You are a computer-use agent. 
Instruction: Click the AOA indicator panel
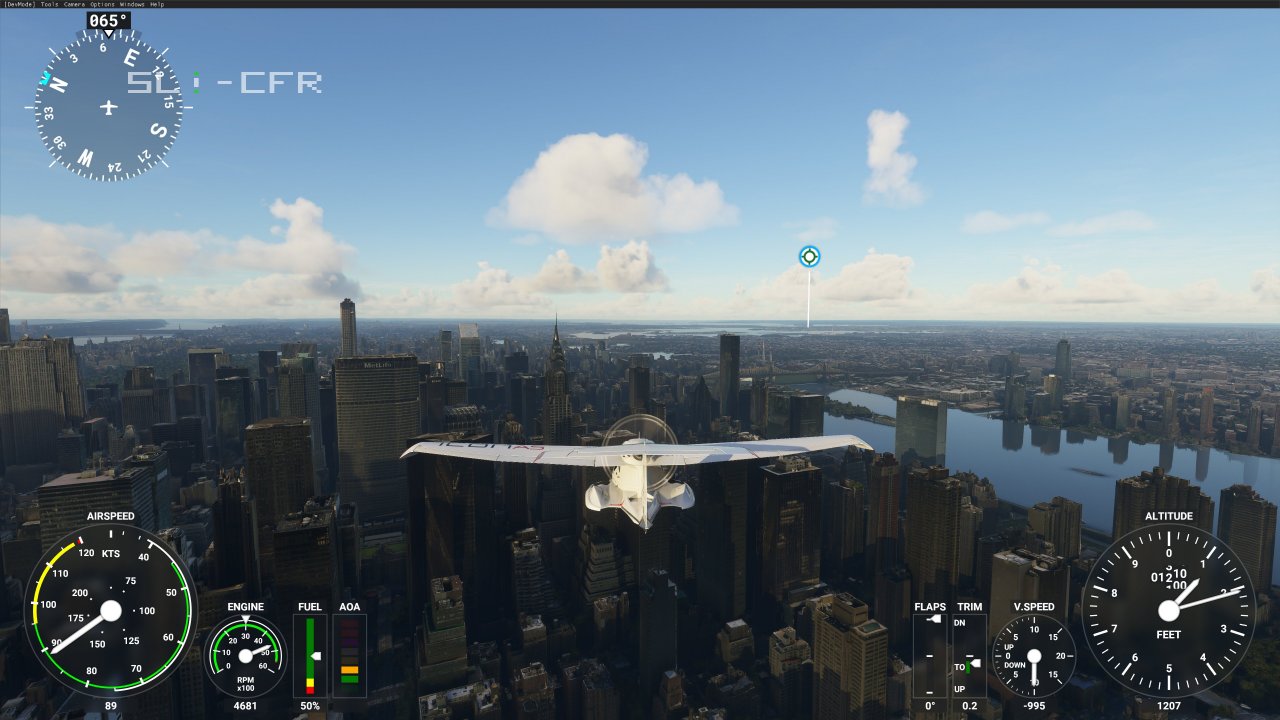pyautogui.click(x=350, y=655)
